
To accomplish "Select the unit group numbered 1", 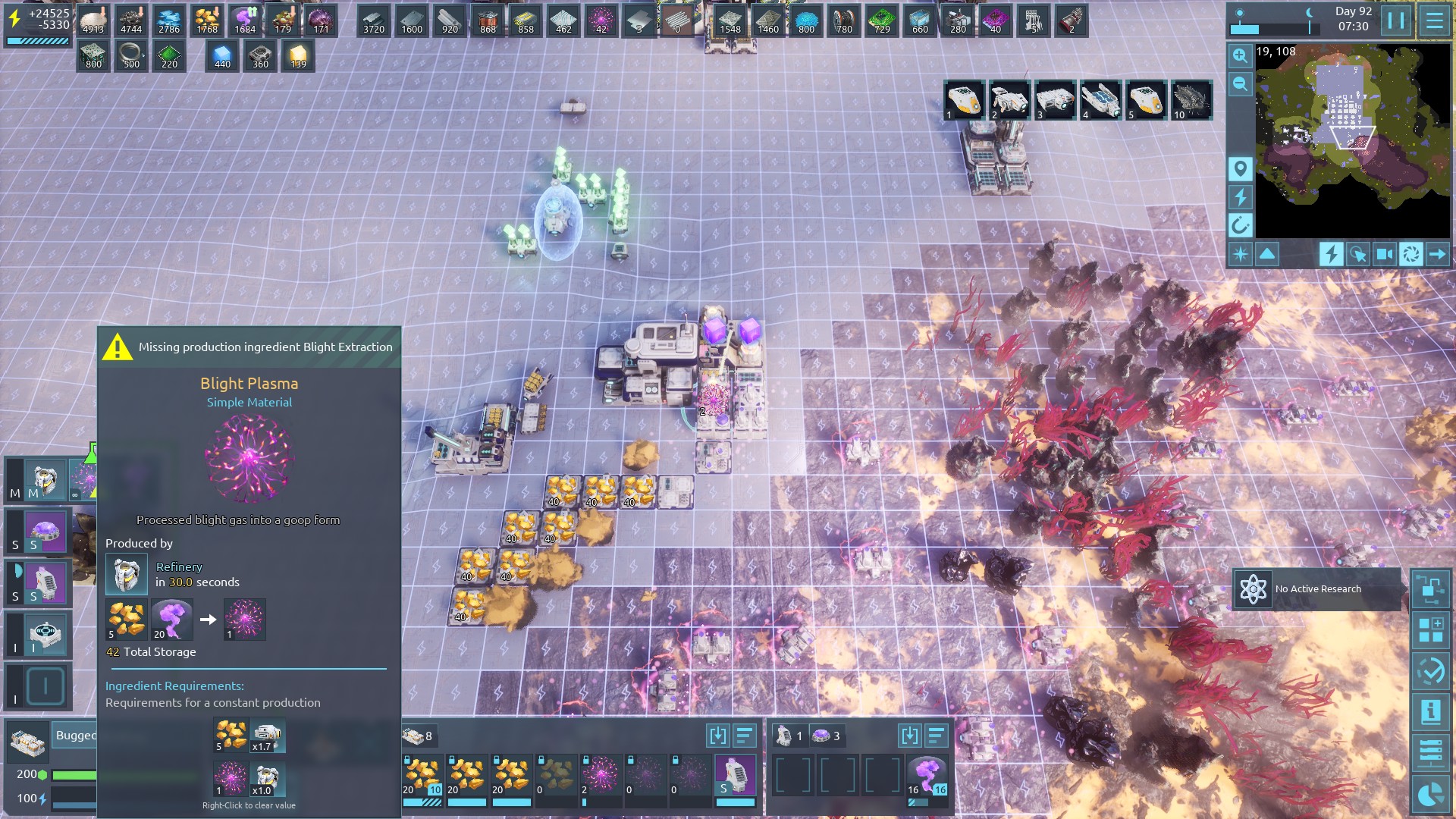I will click(x=964, y=100).
